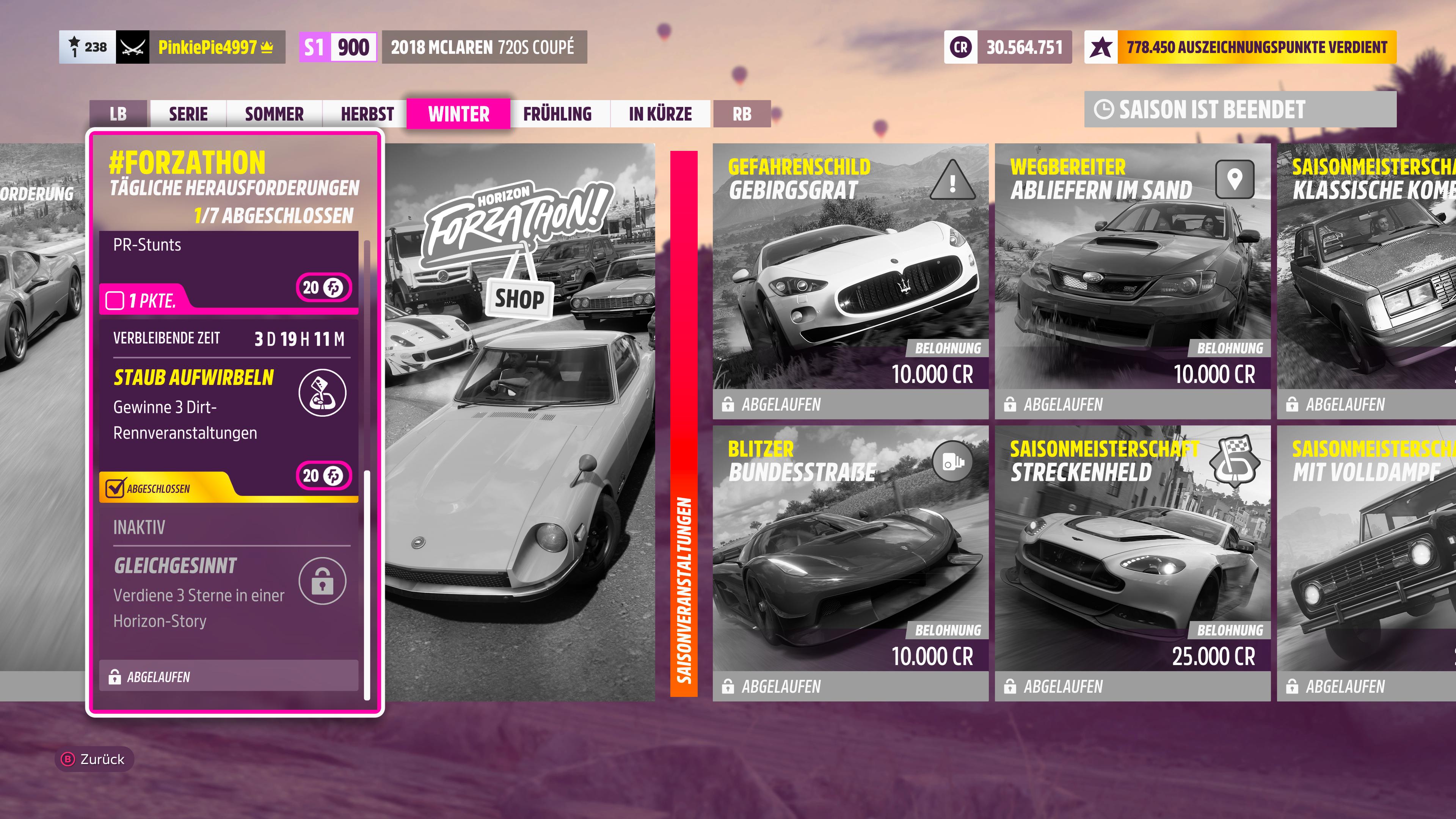This screenshot has width=1456, height=819.
Task: Switch to the Frühling tab
Action: pos(557,114)
